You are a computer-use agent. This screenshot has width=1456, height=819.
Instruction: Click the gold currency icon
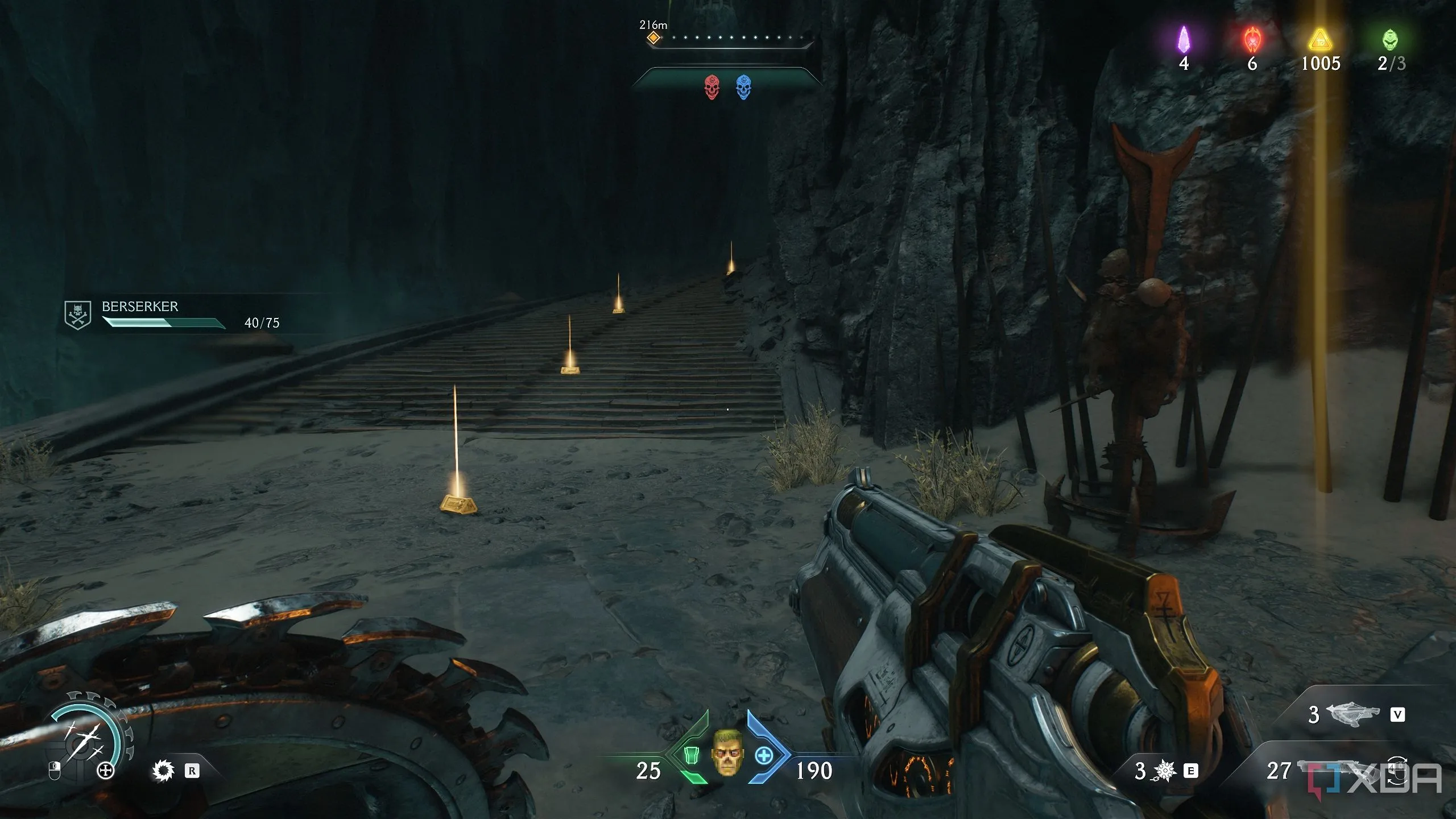1320,40
